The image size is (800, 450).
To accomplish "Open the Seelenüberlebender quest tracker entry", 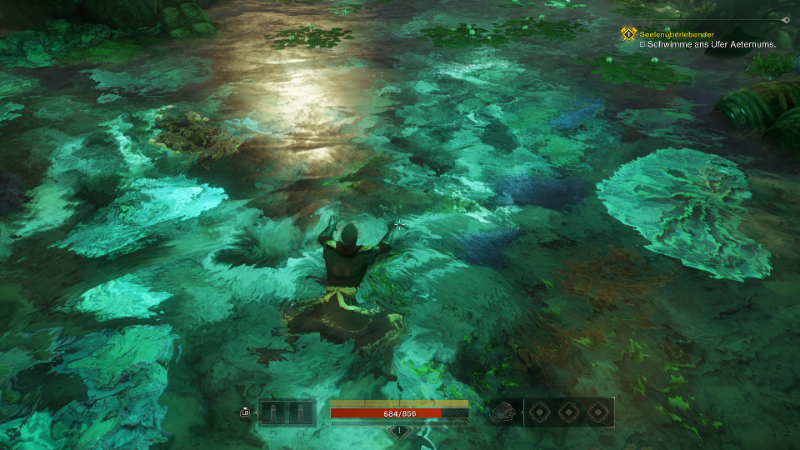I will pos(677,33).
